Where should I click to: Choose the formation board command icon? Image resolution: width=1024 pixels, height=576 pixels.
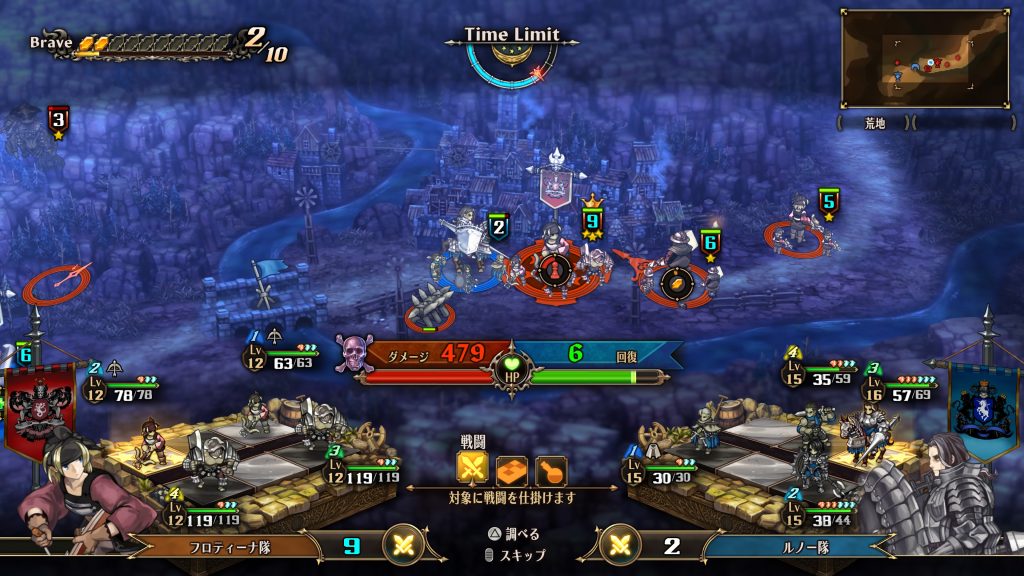pos(512,469)
